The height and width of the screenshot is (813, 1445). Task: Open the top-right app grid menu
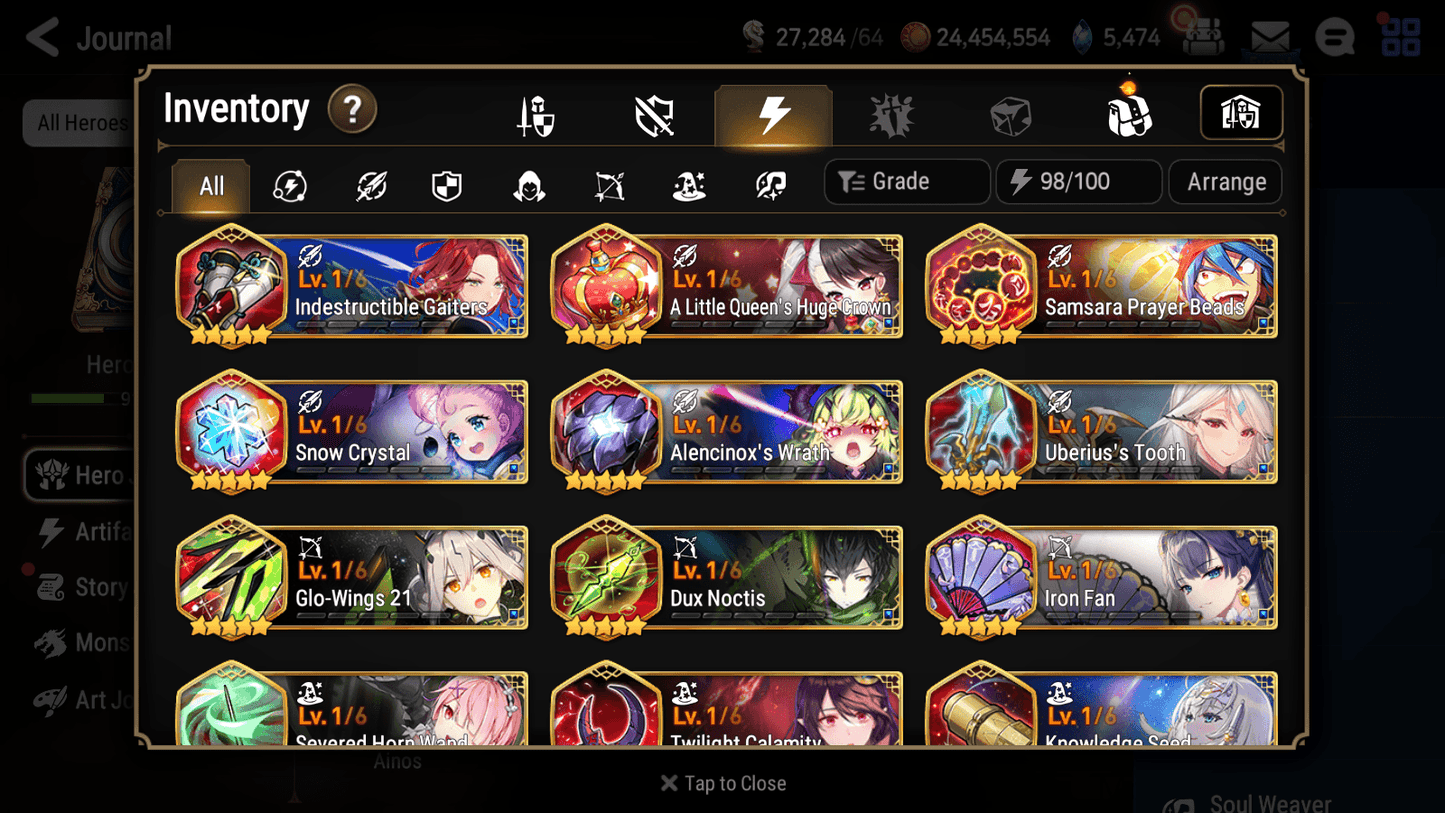(x=1400, y=37)
